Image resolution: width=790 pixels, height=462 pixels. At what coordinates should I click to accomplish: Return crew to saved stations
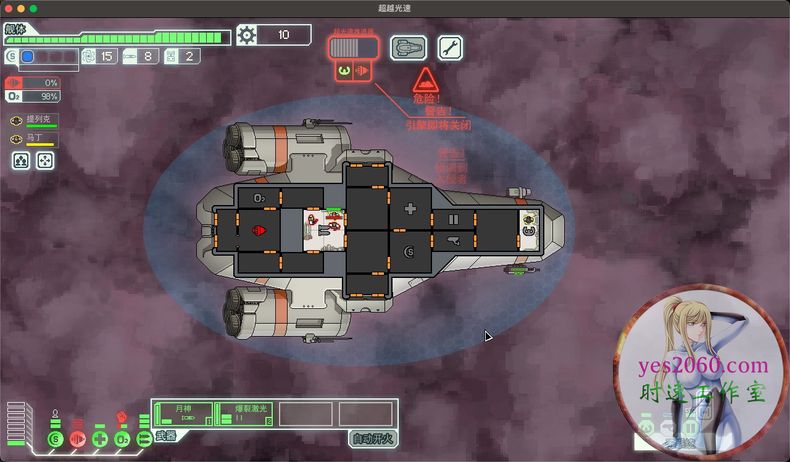coord(45,160)
